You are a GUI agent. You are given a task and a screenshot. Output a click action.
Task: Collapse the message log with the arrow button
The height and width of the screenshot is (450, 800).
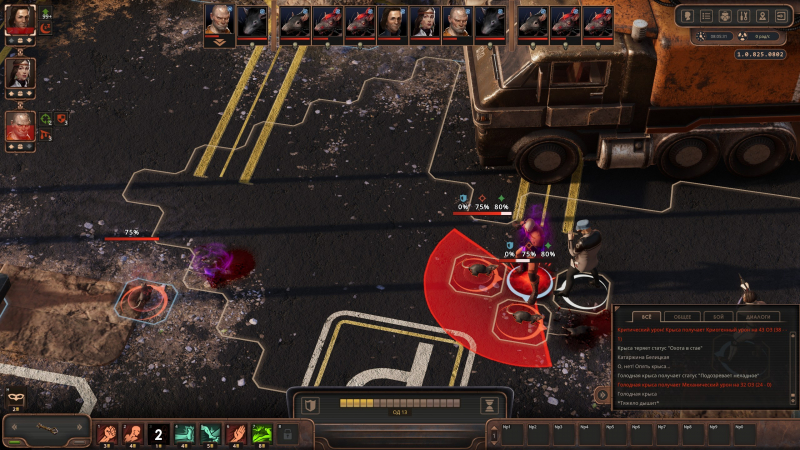(x=603, y=394)
